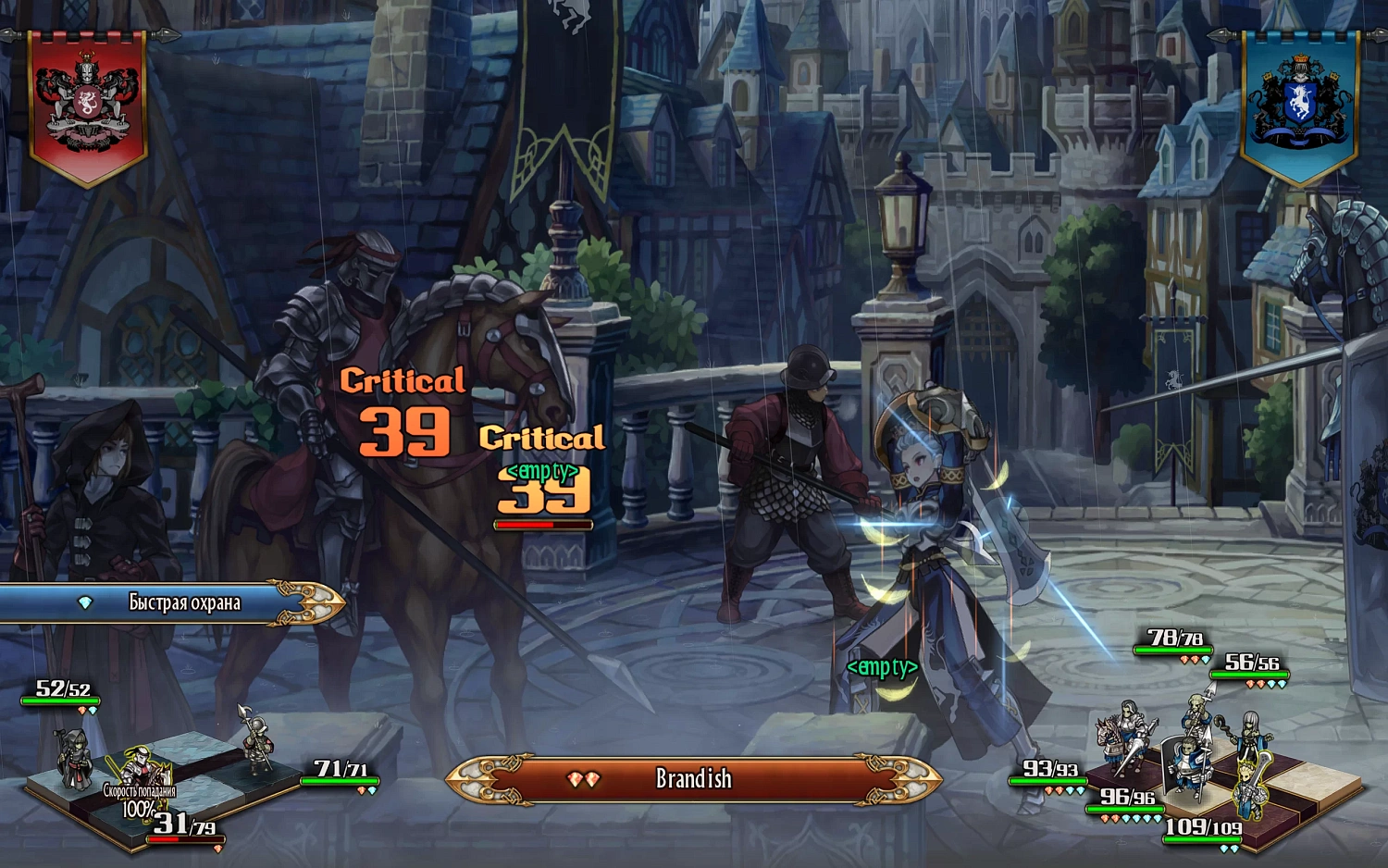This screenshot has height=868, width=1388.
Task: Click the red faction crest banner
Action: [x=88, y=105]
